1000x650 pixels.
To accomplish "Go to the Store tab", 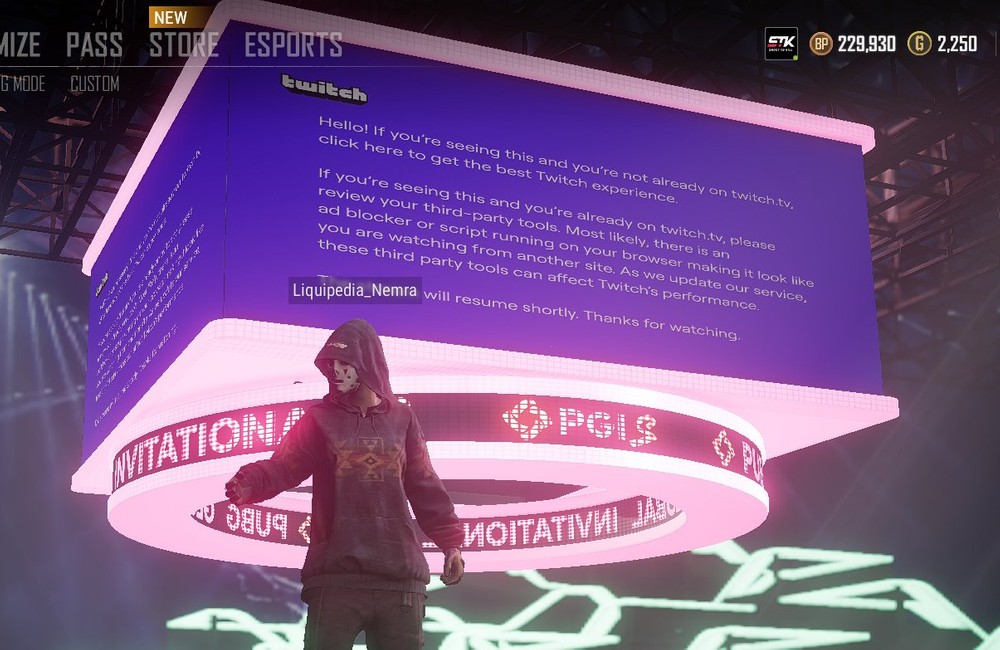I will pyautogui.click(x=184, y=45).
